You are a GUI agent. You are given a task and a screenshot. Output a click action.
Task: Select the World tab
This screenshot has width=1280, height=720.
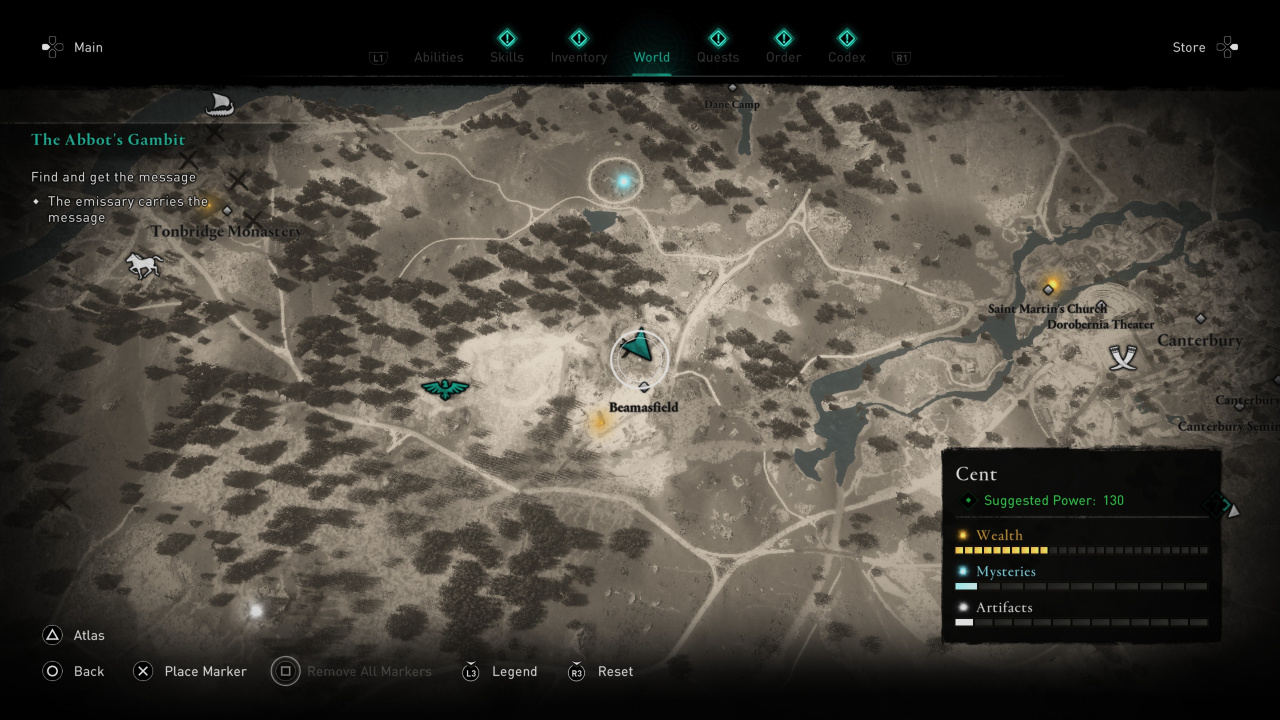(x=651, y=57)
